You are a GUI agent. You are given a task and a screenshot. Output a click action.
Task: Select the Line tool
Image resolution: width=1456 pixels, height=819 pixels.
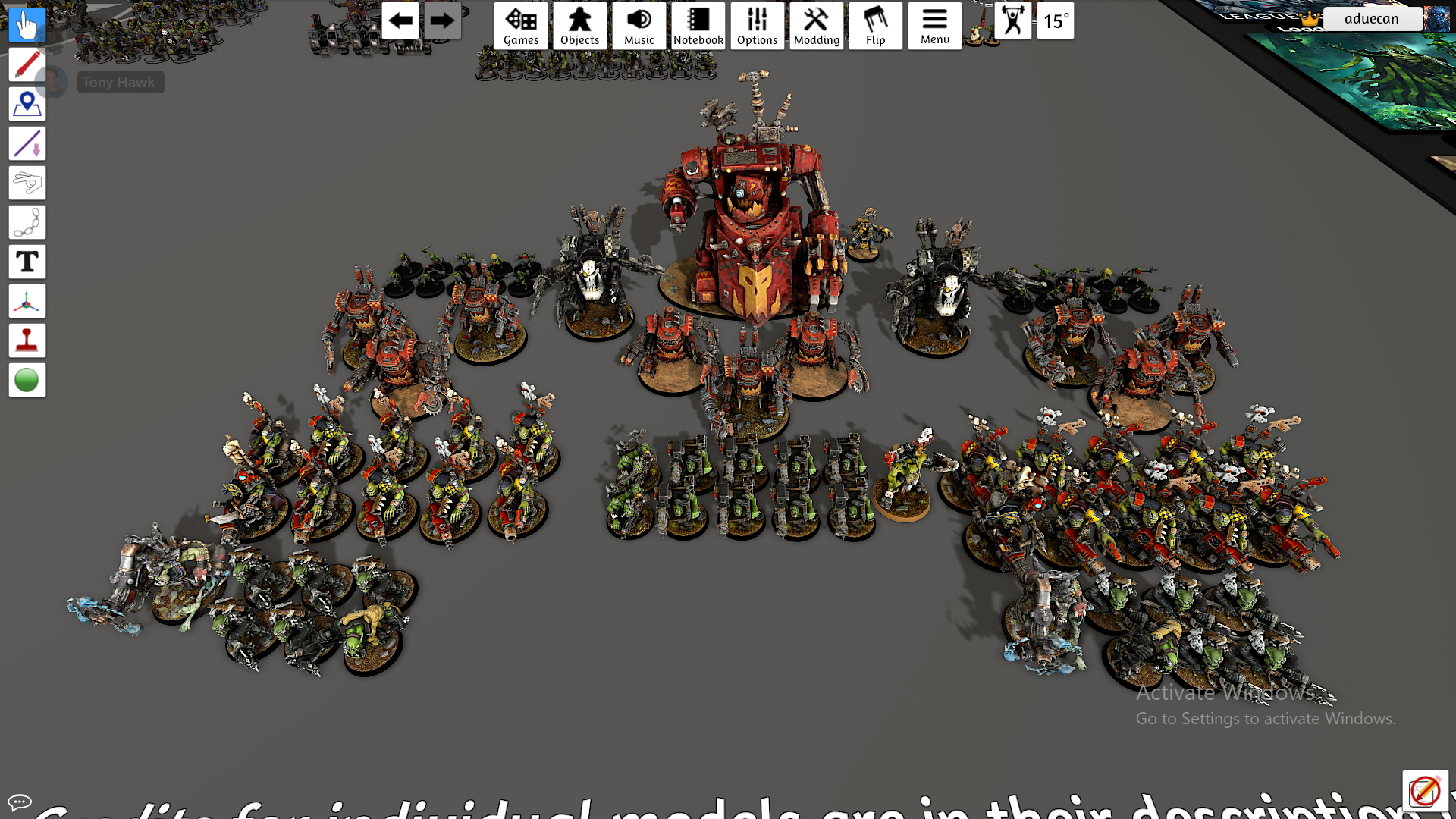pos(27,143)
